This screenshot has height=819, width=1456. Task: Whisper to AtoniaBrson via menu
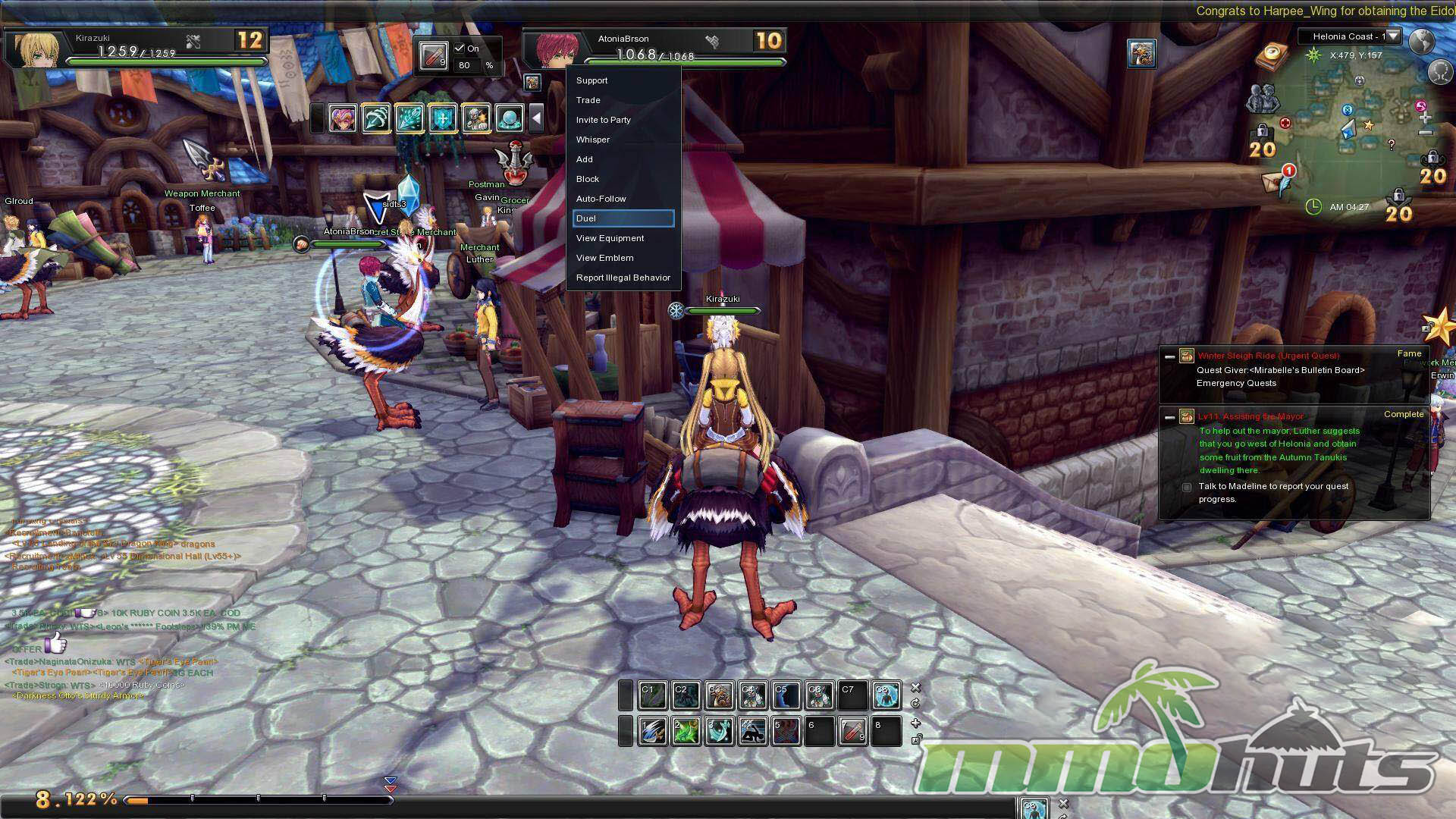coord(593,140)
